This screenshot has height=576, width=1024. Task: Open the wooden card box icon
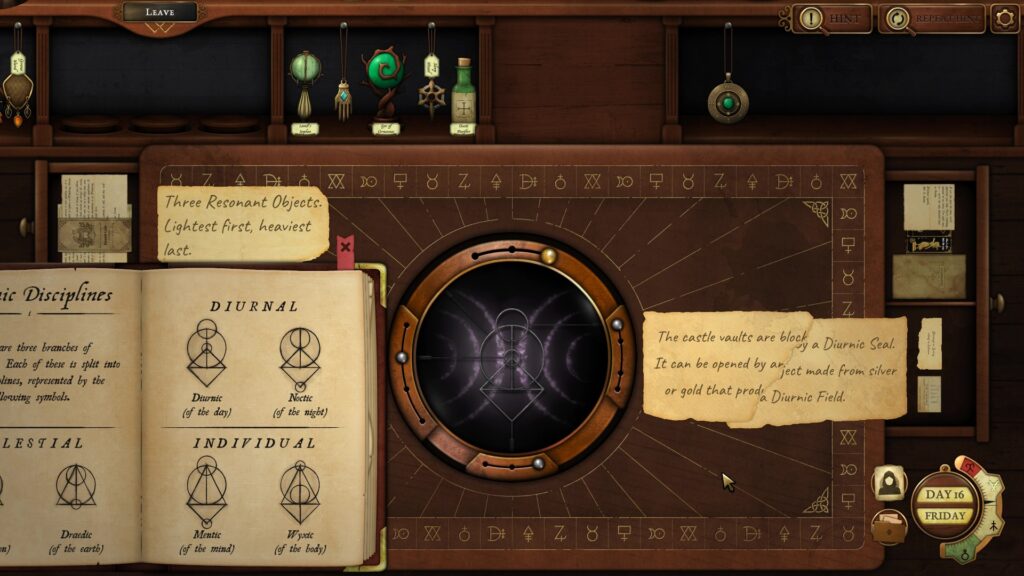coord(888,526)
